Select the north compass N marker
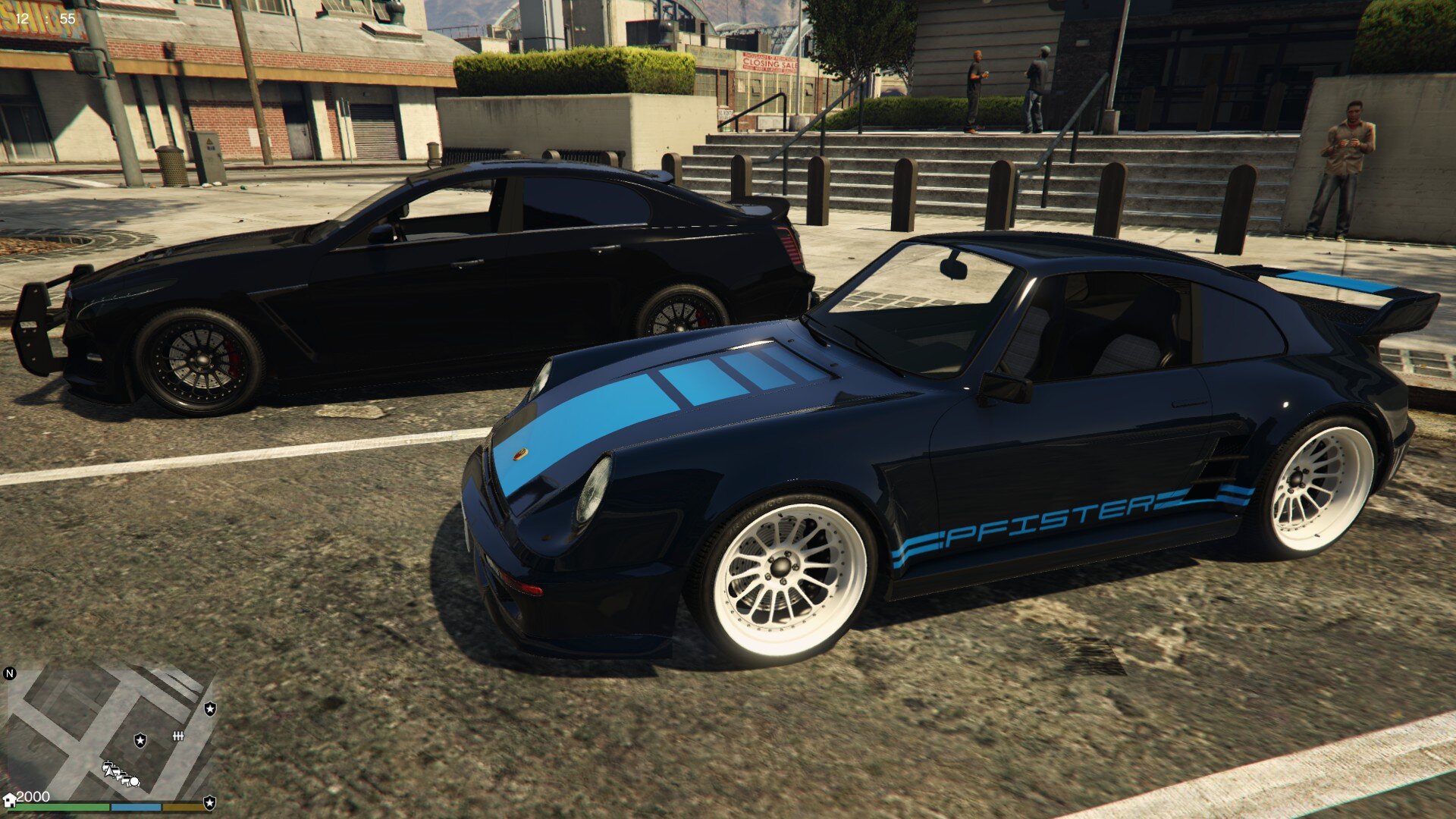 tap(10, 673)
